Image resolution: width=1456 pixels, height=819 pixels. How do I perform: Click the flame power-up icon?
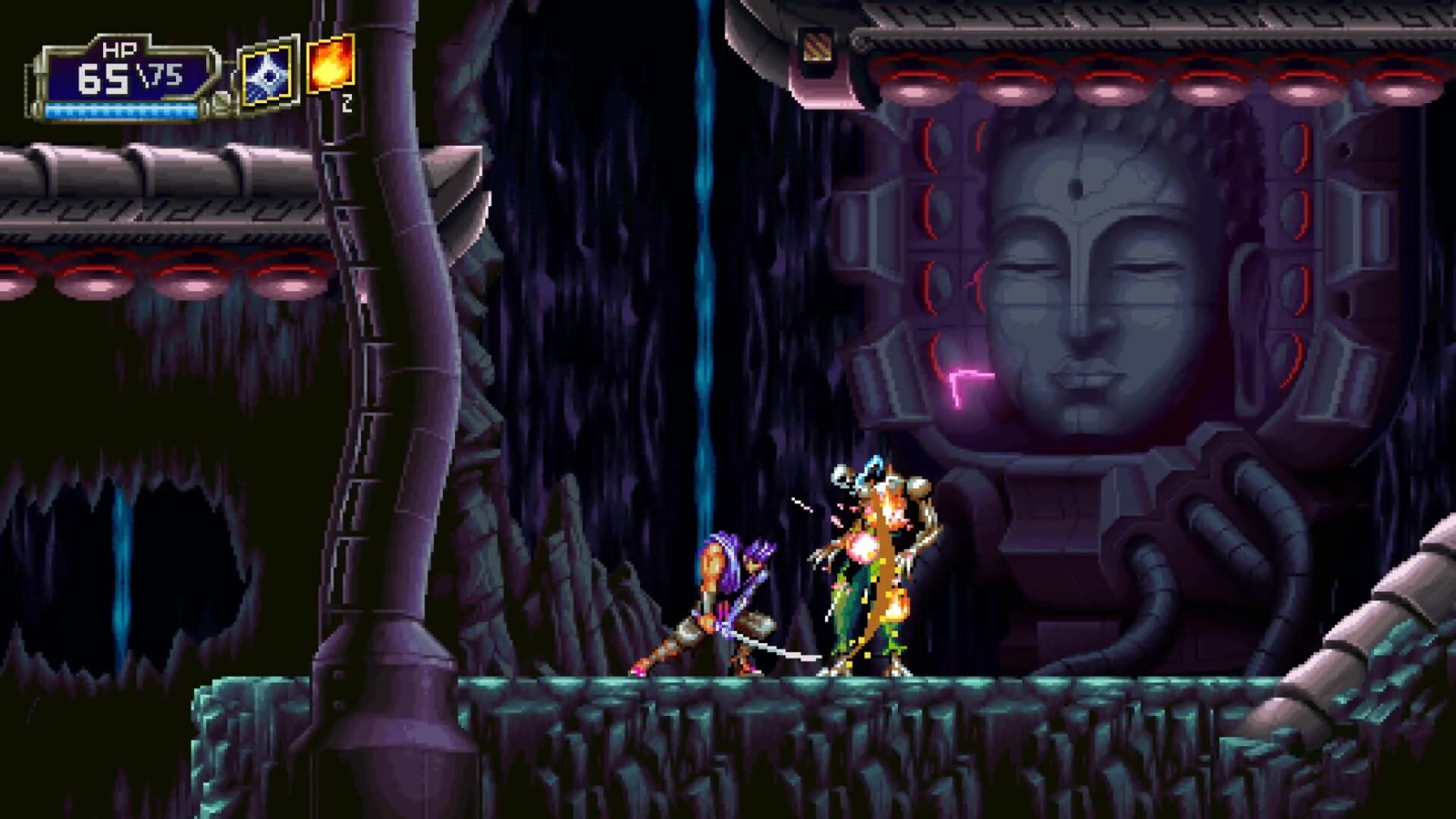point(328,65)
